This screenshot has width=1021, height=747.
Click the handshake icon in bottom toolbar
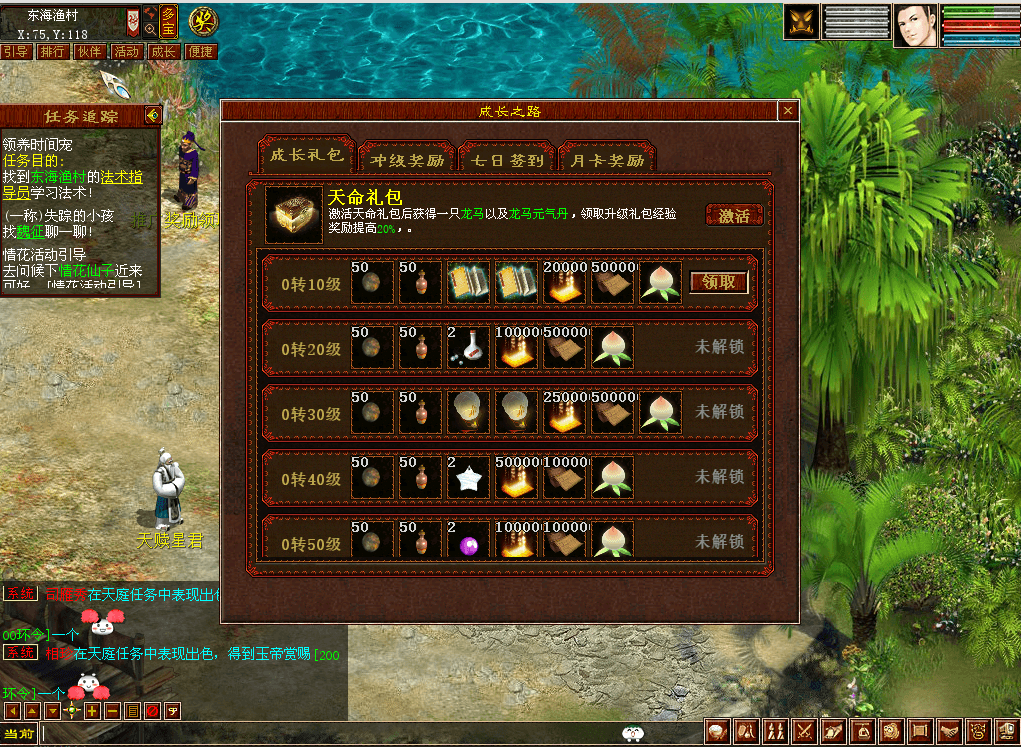click(x=949, y=732)
